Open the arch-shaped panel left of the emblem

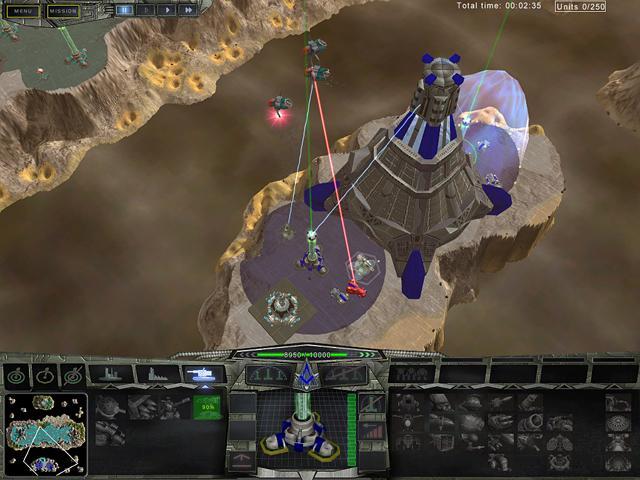(x=269, y=374)
